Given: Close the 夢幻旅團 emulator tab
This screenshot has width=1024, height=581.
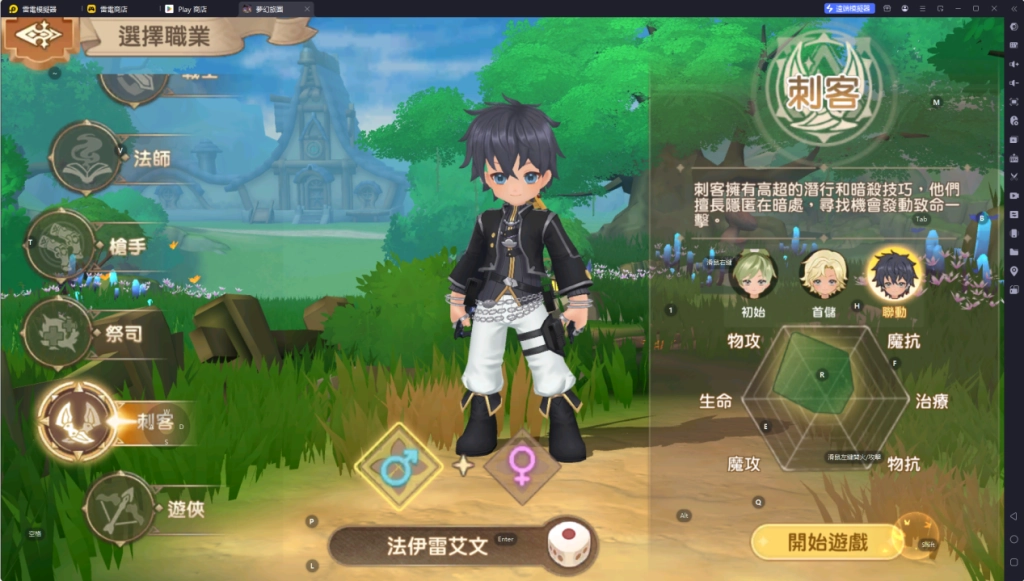Looking at the screenshot, I should coord(306,8).
